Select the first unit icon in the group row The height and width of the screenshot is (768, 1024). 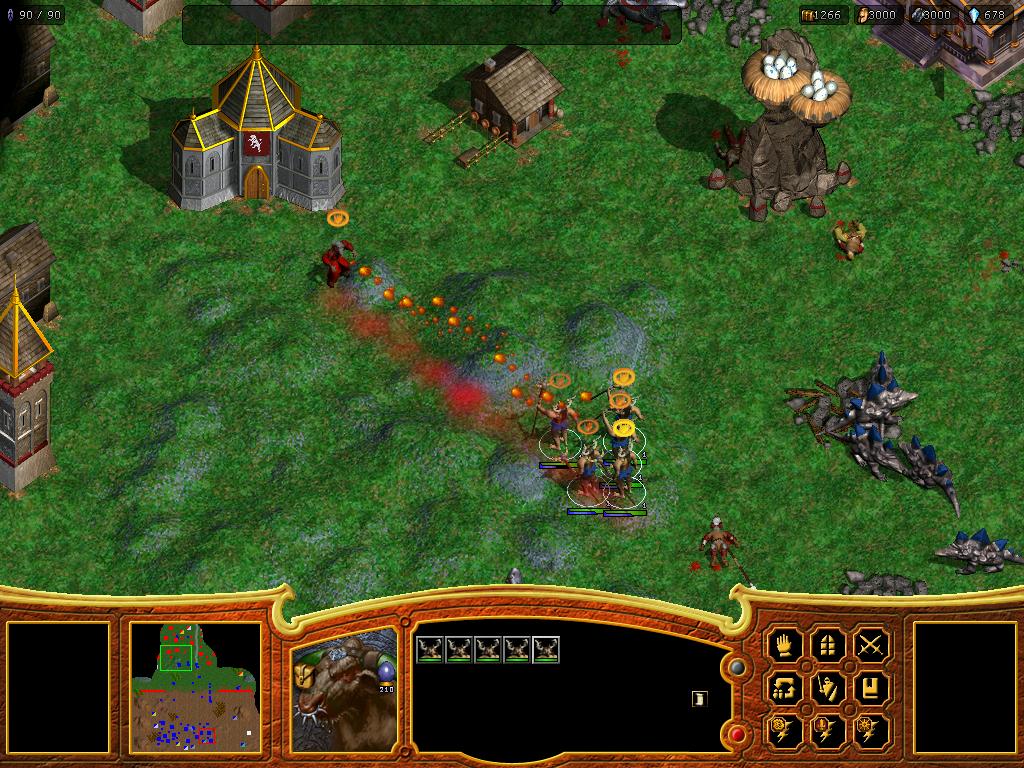(430, 650)
